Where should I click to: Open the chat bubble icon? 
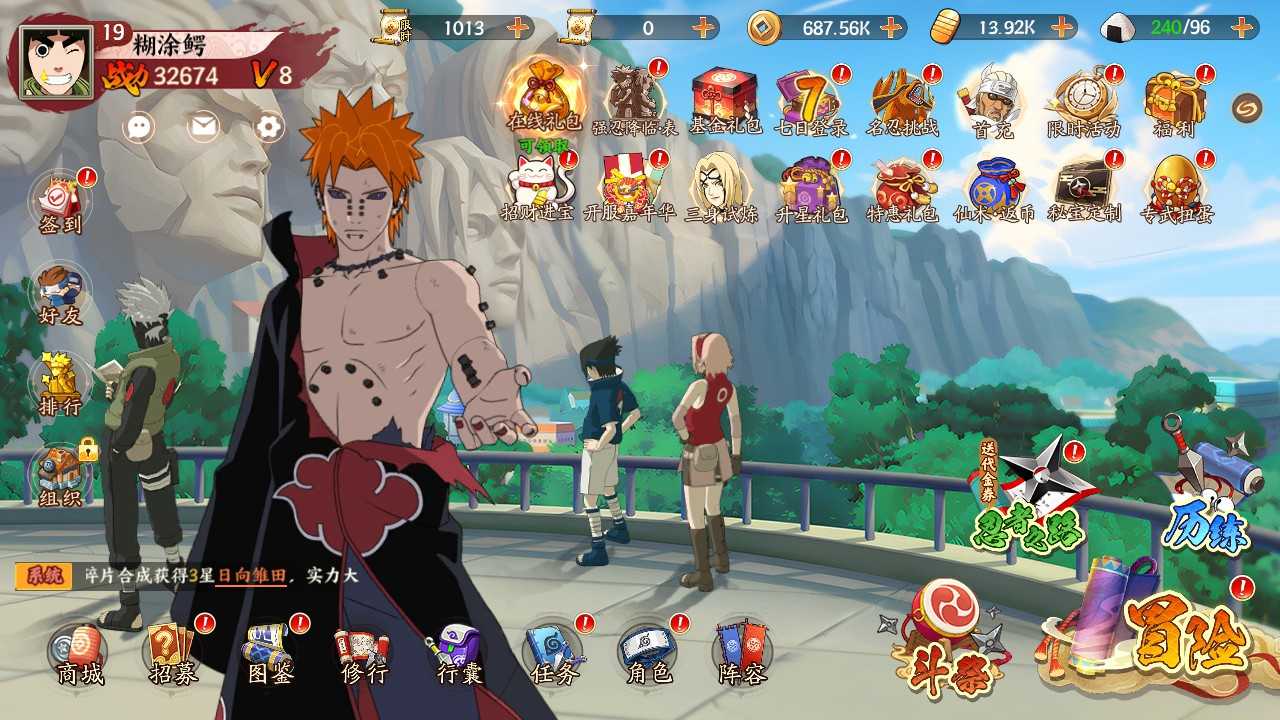[x=140, y=126]
